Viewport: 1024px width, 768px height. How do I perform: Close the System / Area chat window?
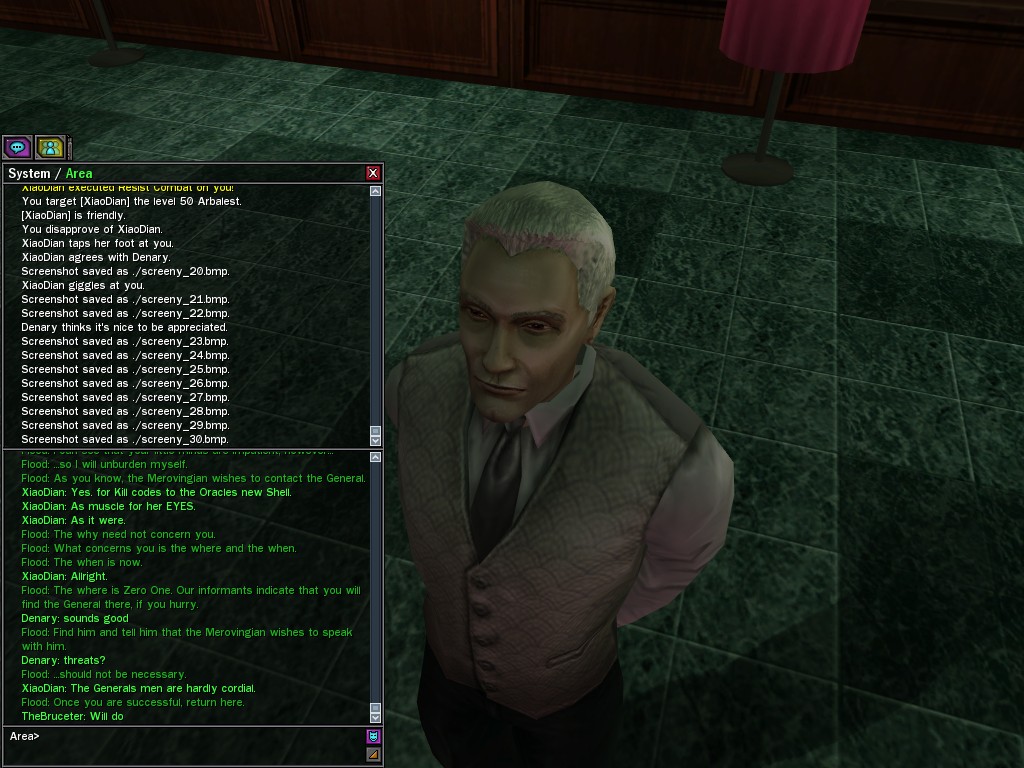coord(373,173)
